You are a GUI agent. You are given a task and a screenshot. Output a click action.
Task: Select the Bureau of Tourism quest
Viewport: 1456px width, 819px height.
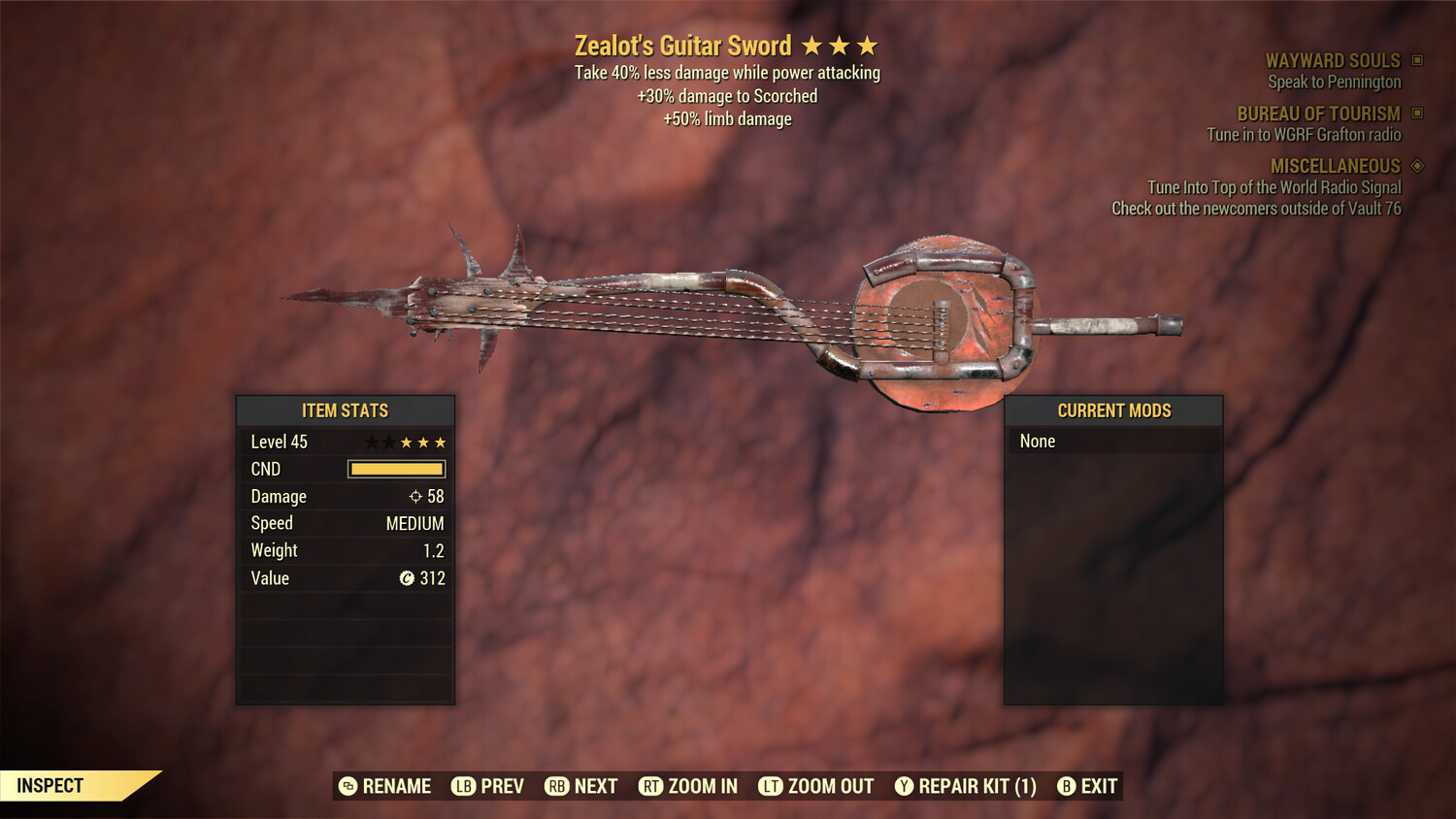1318,115
